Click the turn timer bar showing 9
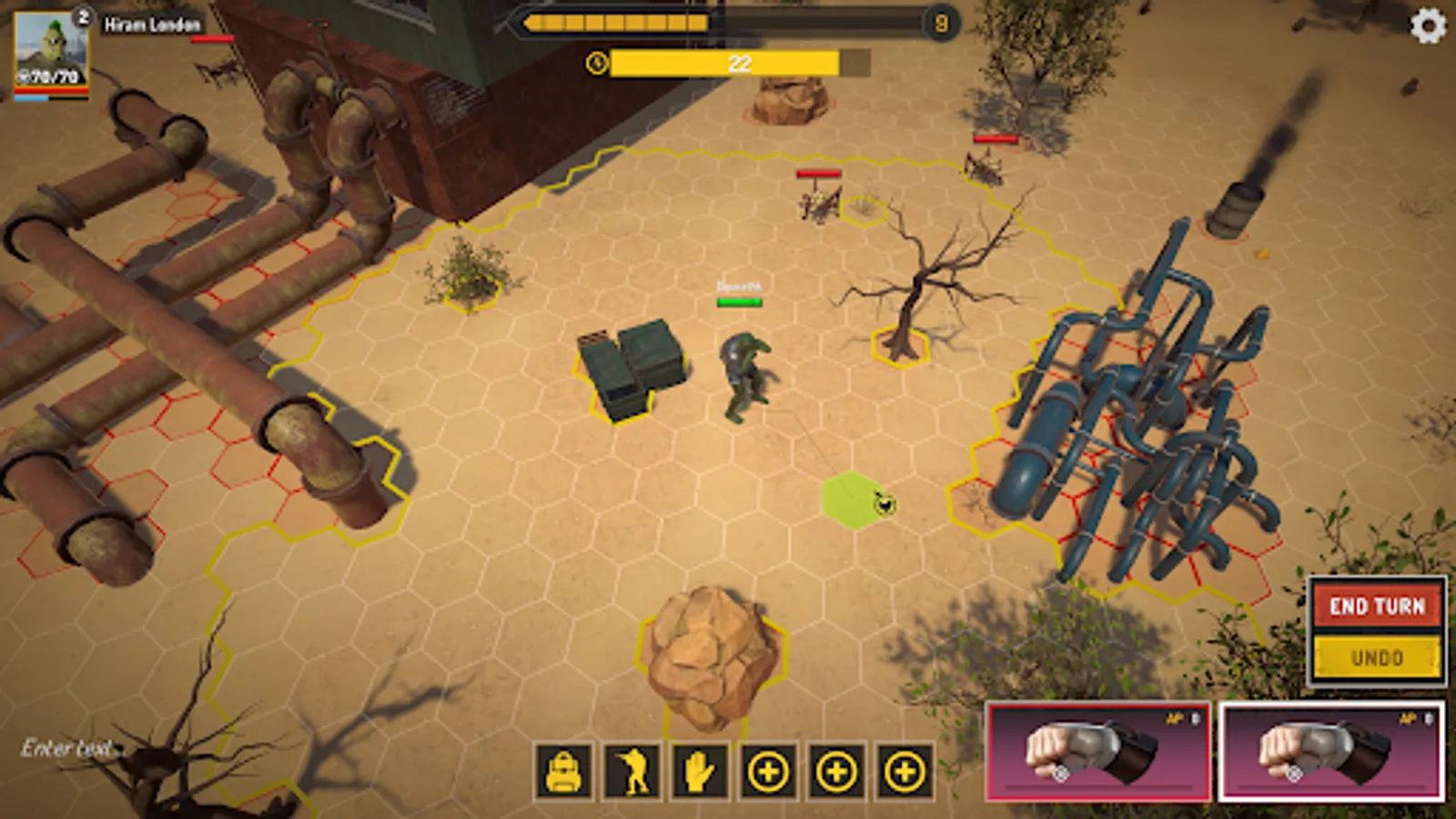Image resolution: width=1456 pixels, height=819 pixels. [x=728, y=23]
